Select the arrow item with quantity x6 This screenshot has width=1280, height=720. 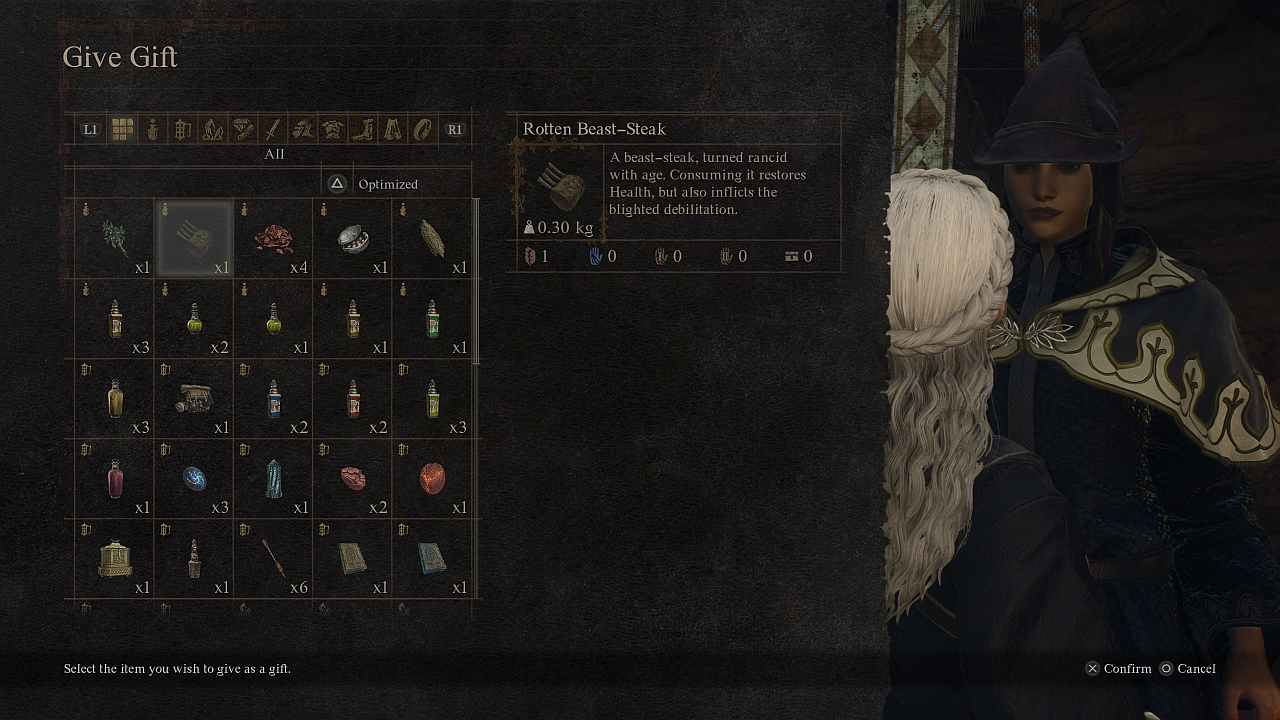coord(272,558)
